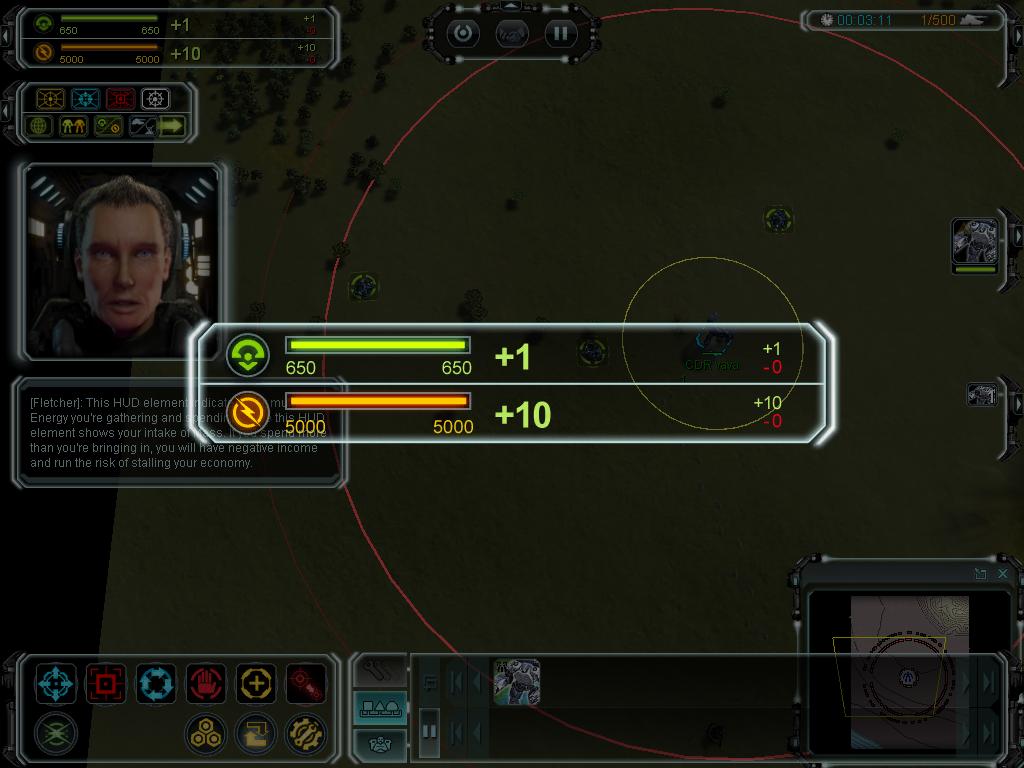Choose the blue Patrol order

tap(156, 684)
